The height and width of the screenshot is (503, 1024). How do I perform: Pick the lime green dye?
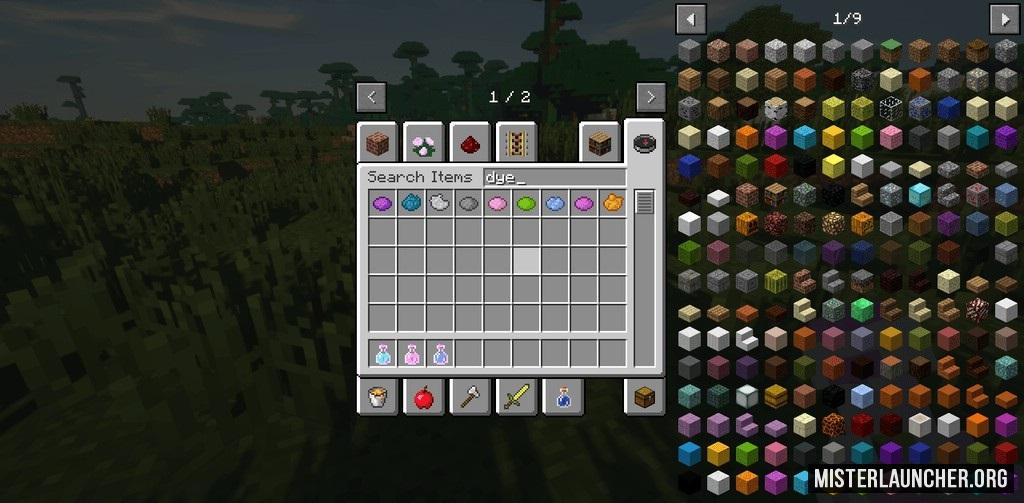tap(526, 204)
